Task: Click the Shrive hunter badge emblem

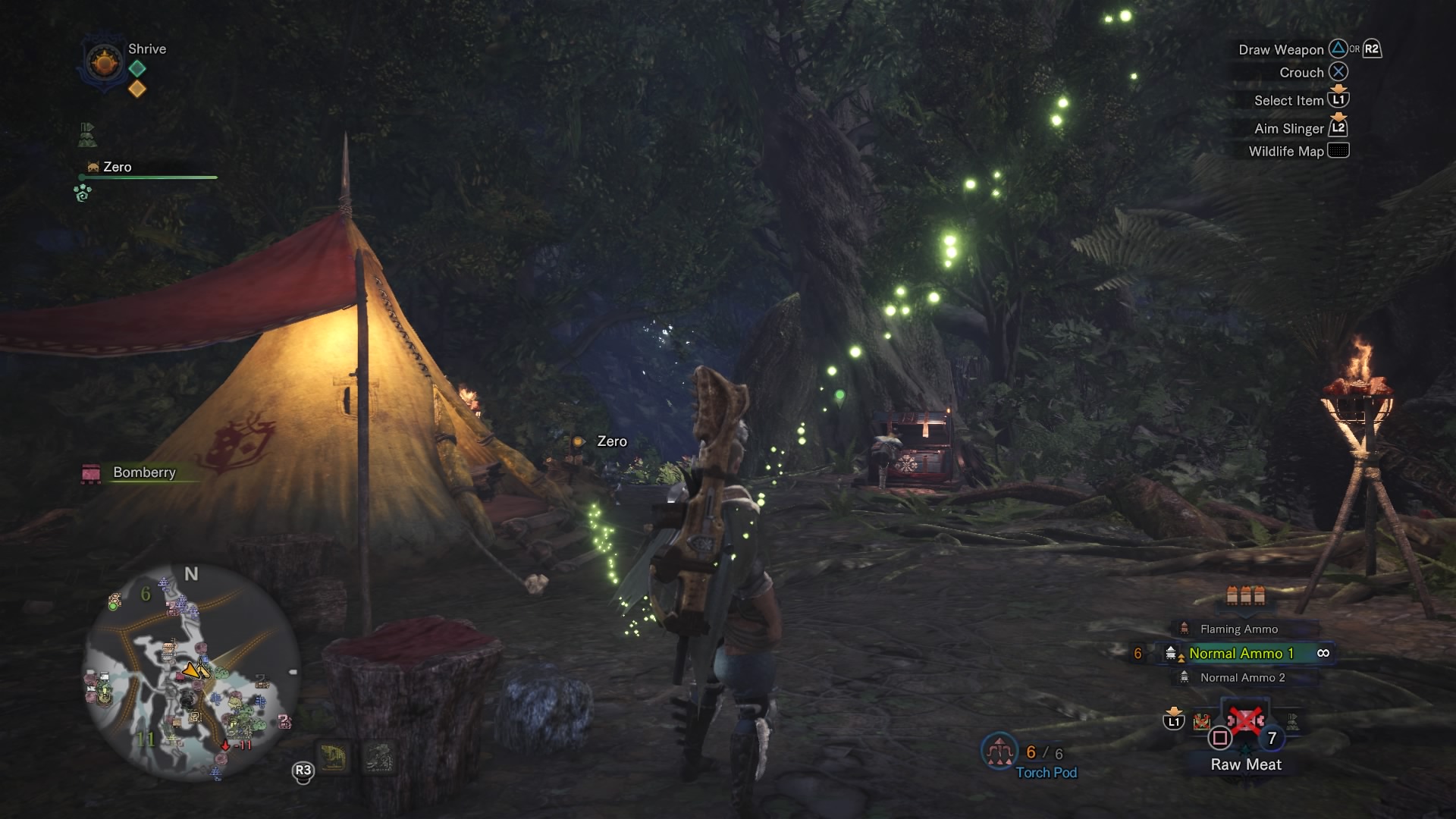Action: pos(104,62)
